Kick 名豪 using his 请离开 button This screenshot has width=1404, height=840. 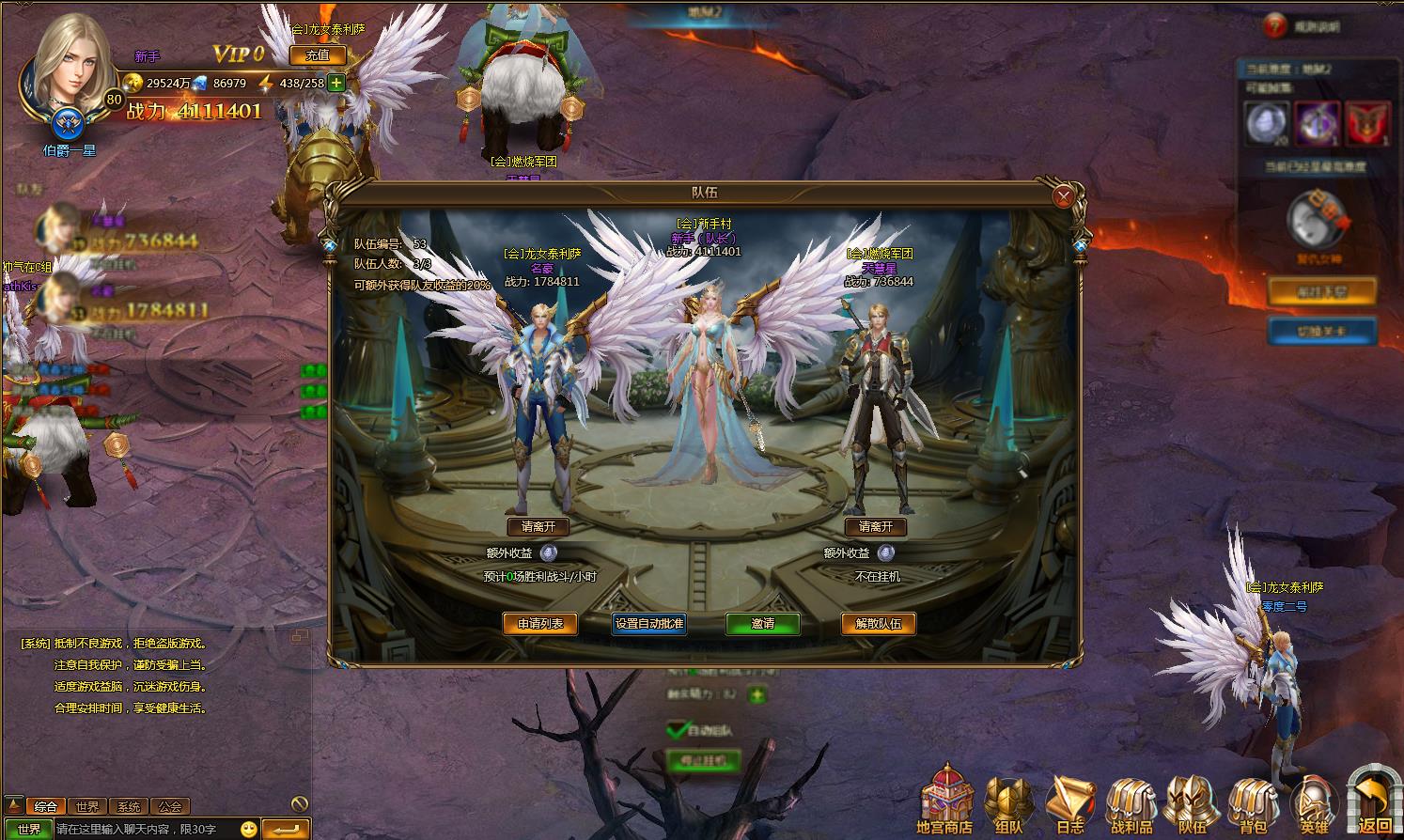pos(538,527)
